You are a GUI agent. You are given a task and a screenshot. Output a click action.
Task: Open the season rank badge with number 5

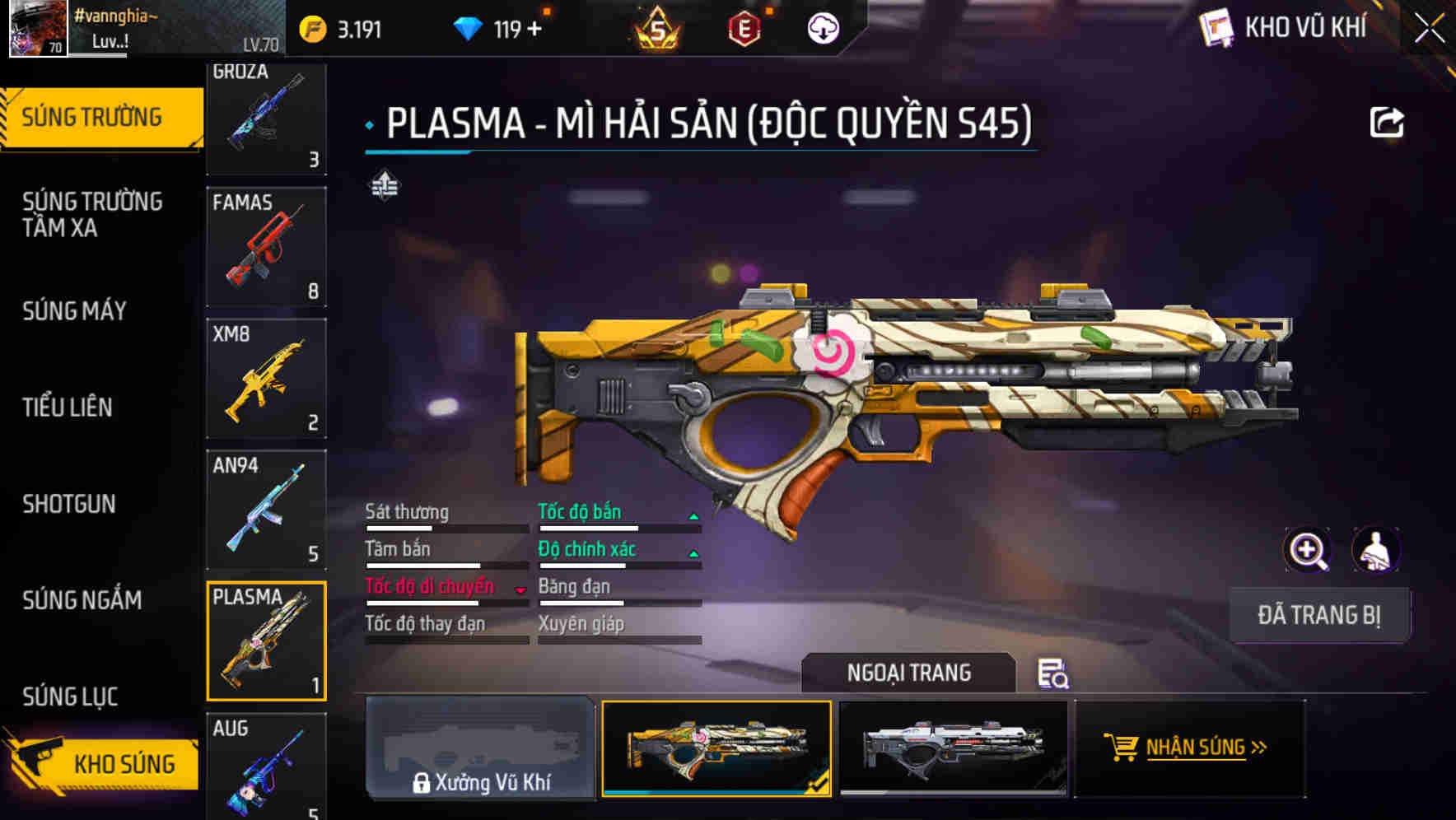655,27
